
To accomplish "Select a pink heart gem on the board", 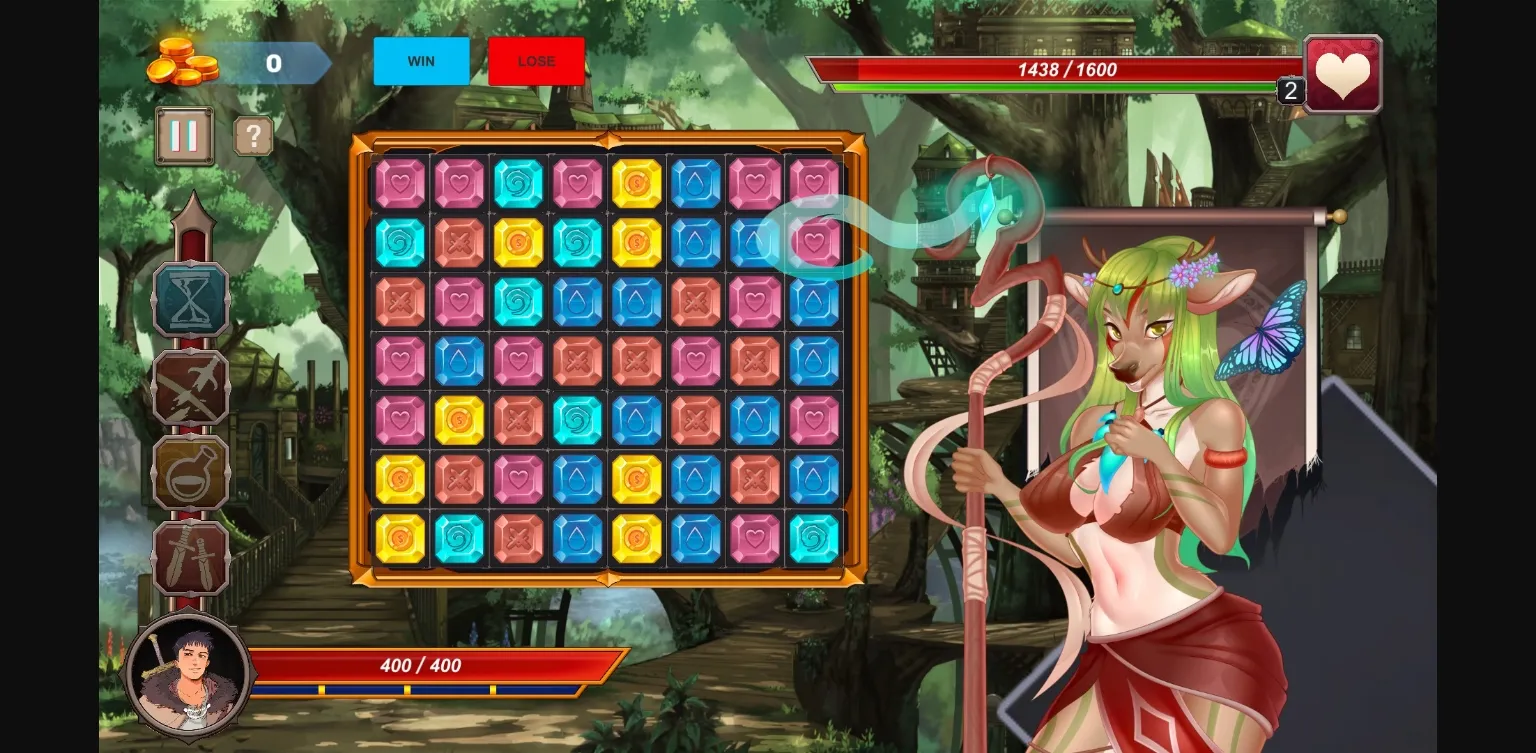I will point(400,181).
